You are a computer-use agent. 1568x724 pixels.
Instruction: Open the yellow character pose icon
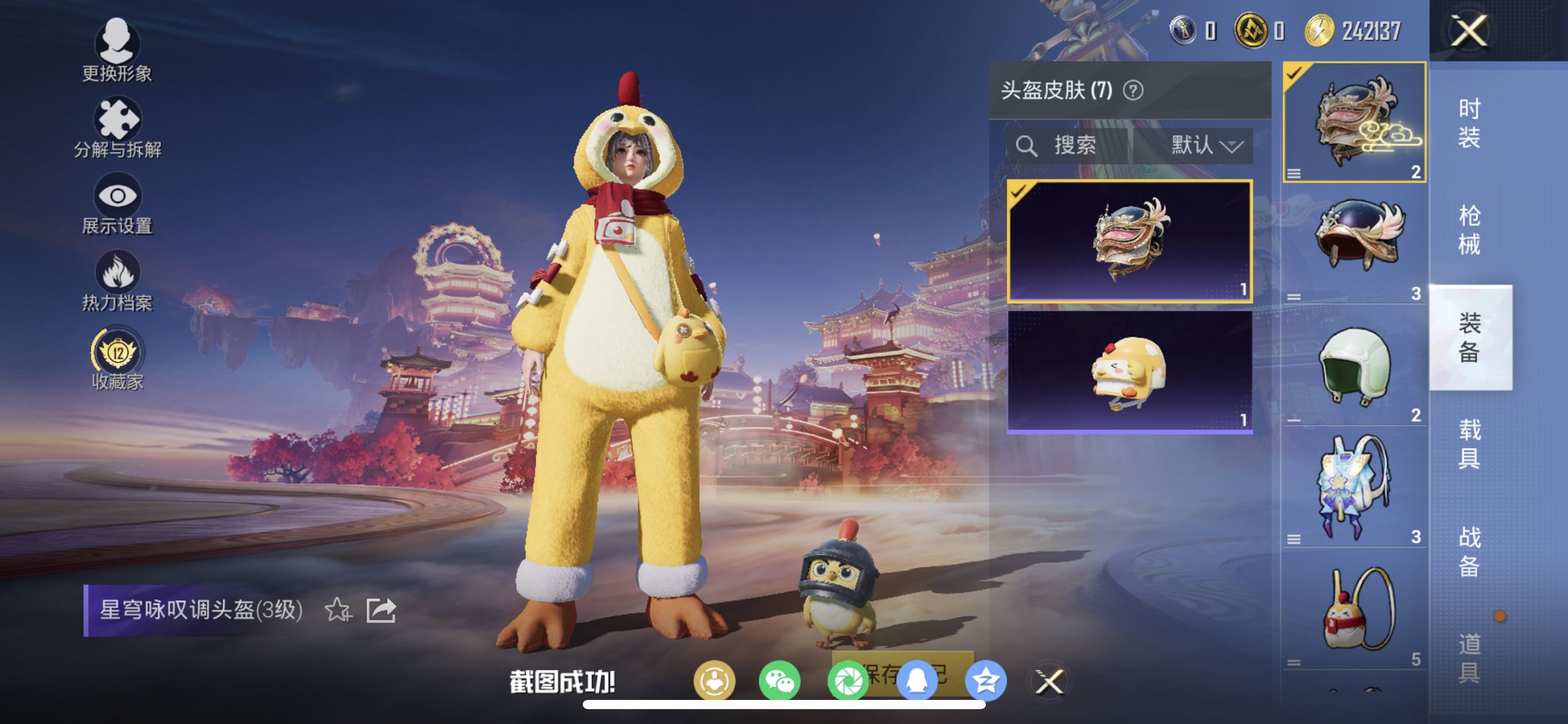click(x=716, y=681)
